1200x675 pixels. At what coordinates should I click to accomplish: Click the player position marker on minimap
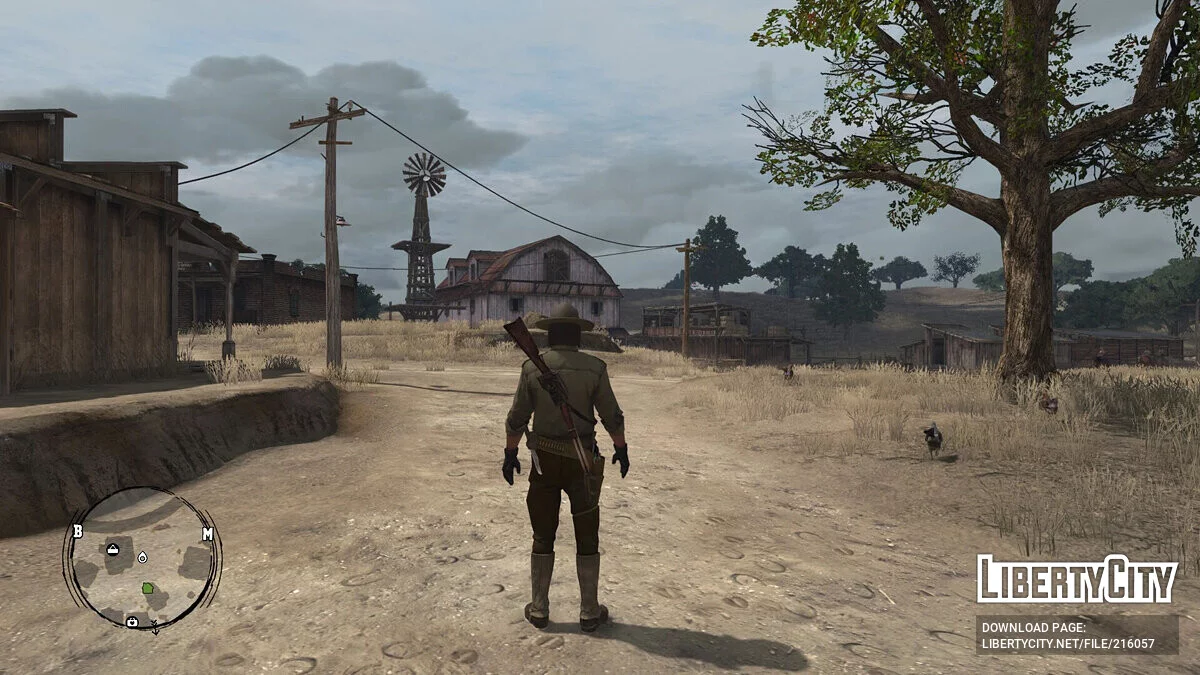141,556
